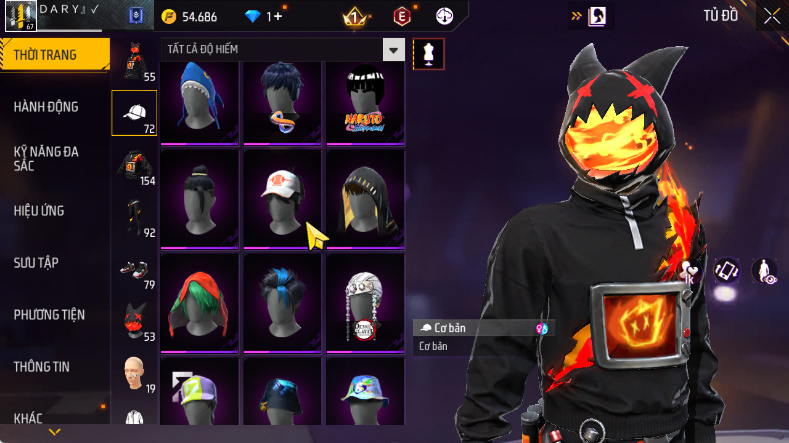Choose the Naruto black hair headpiece
The width and height of the screenshot is (789, 443).
364,101
